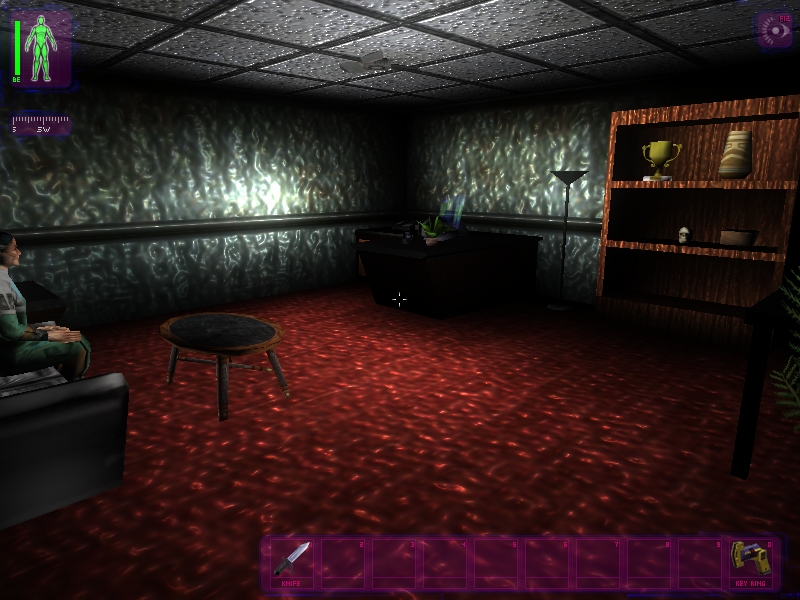
Task: Activate the light augmentation eye icon
Action: [x=774, y=30]
